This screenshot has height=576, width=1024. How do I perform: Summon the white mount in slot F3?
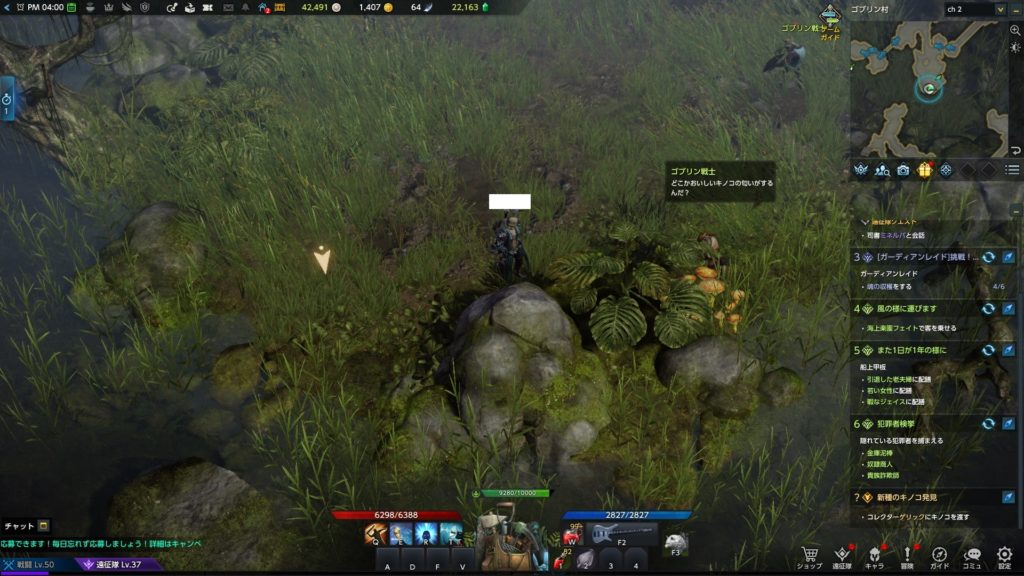tap(677, 542)
